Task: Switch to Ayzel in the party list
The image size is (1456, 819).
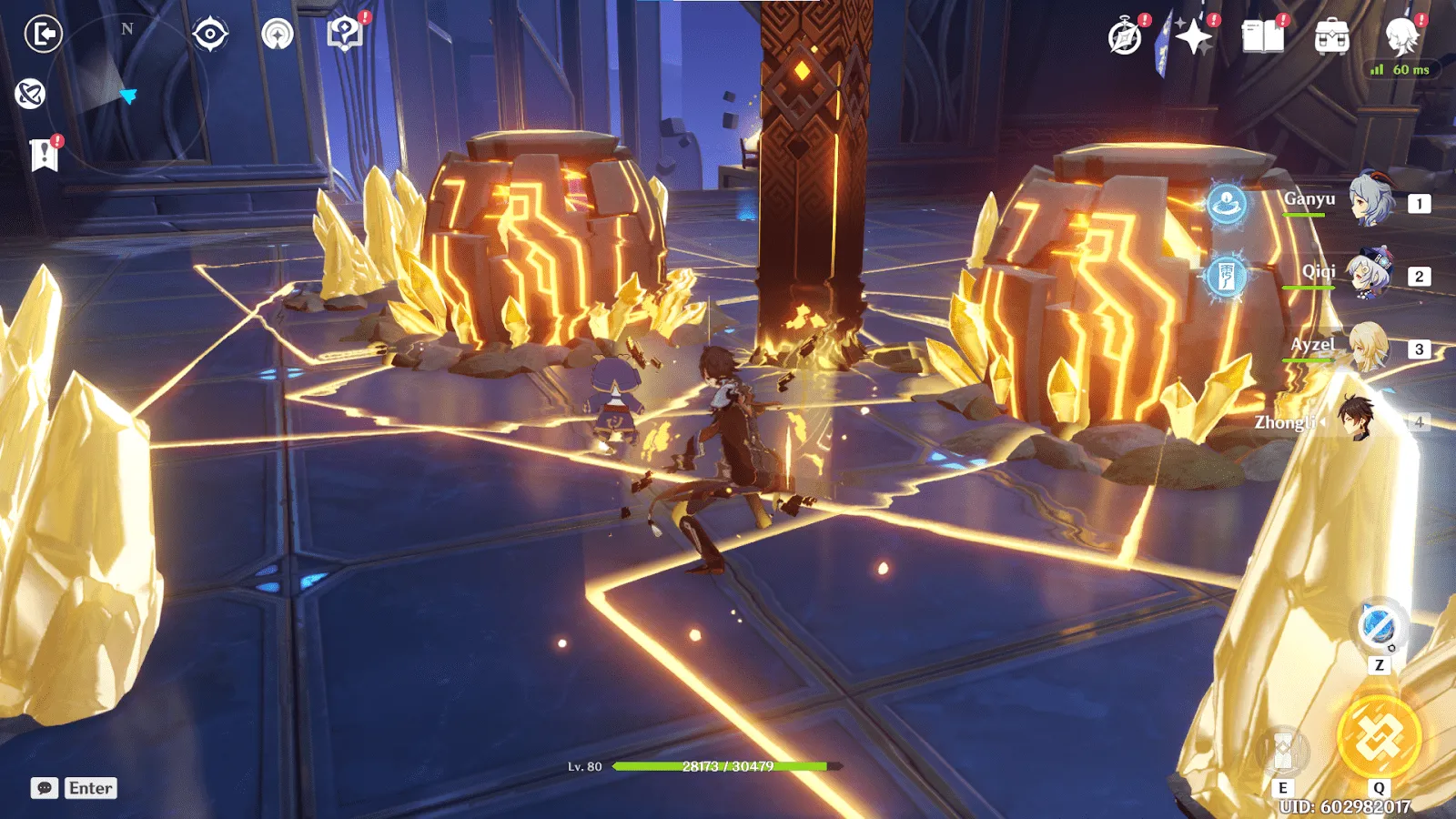Action: point(1368,347)
